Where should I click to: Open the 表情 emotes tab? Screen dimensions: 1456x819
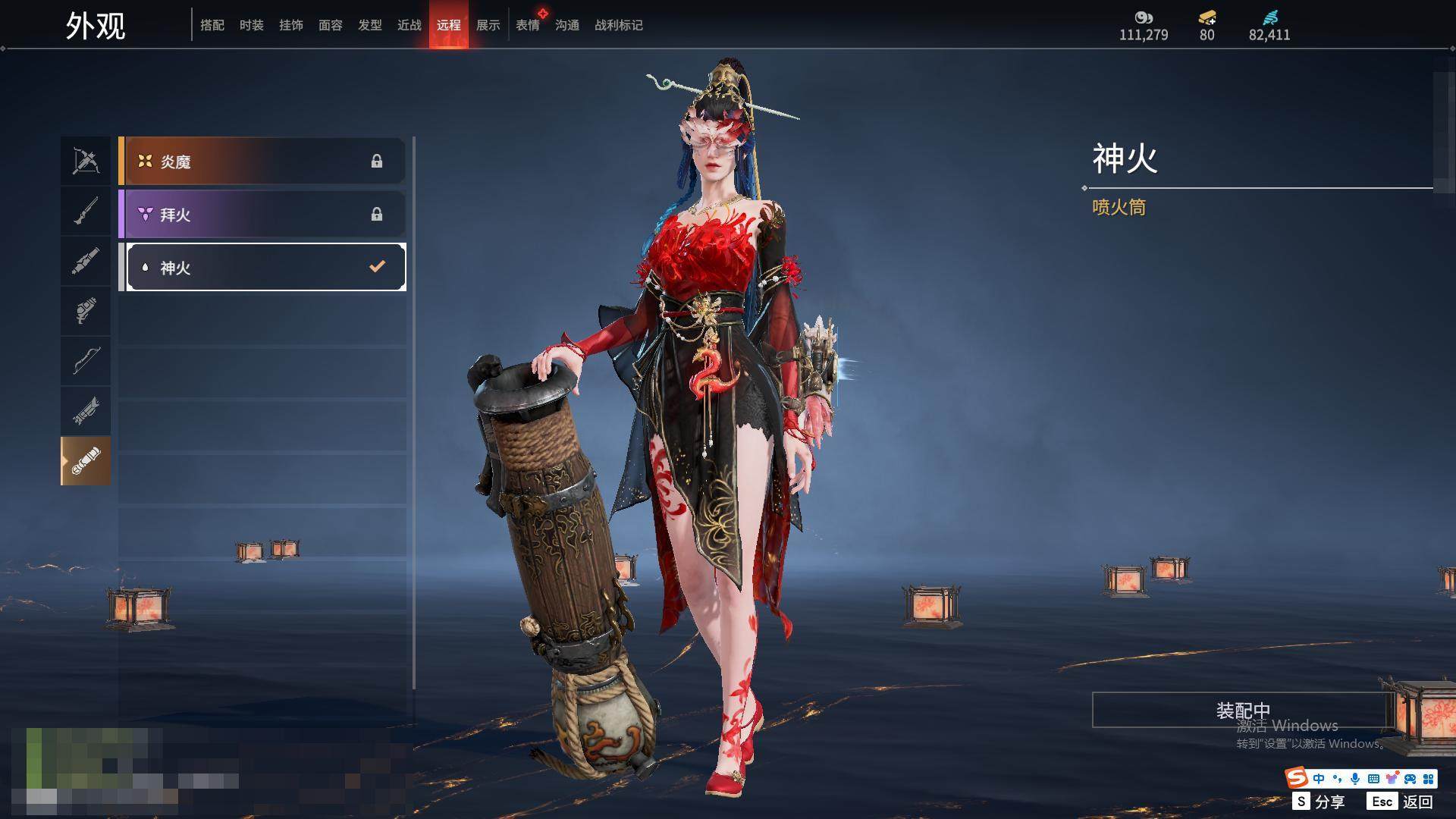click(527, 25)
